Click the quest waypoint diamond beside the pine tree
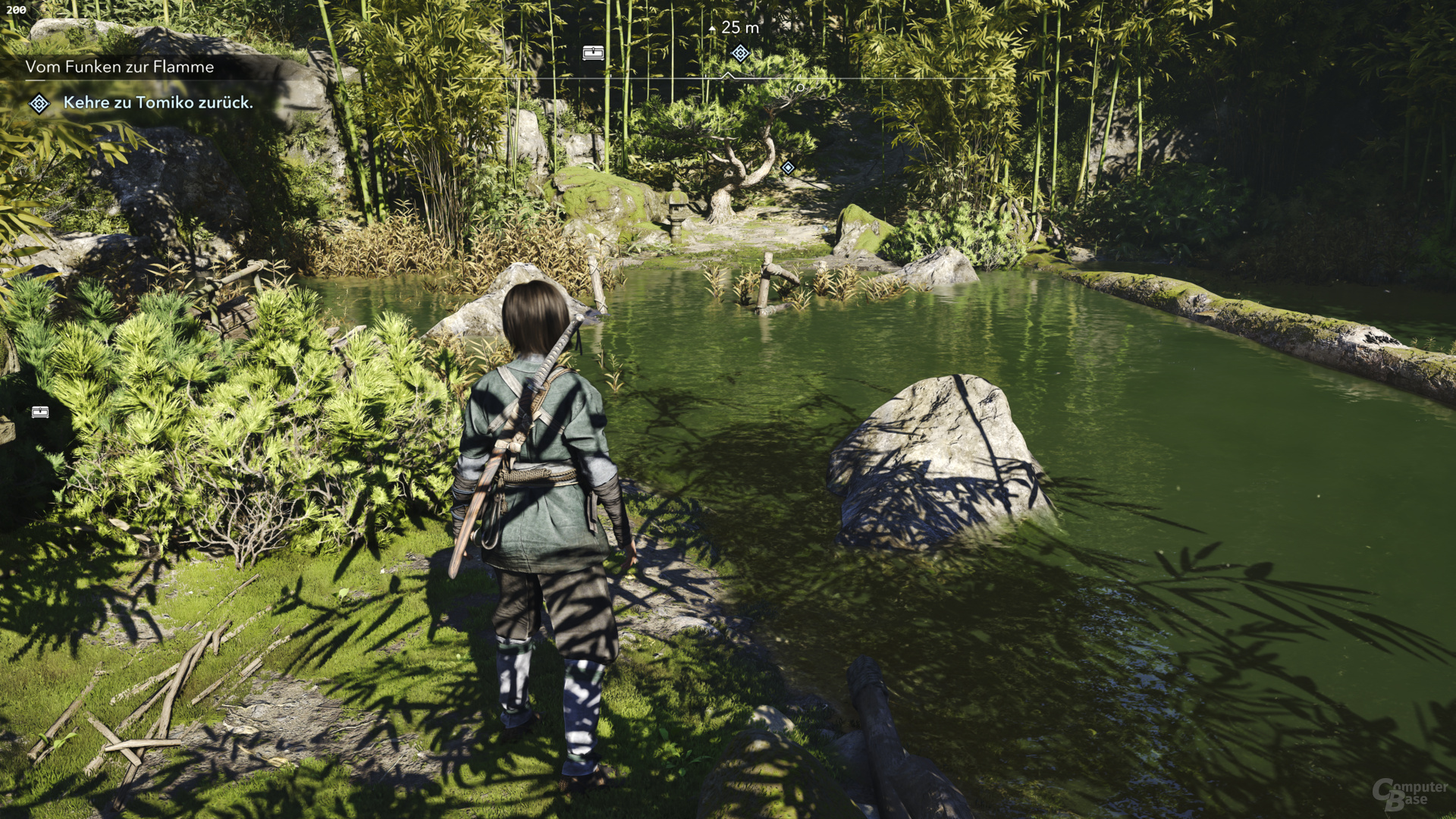 click(x=788, y=168)
